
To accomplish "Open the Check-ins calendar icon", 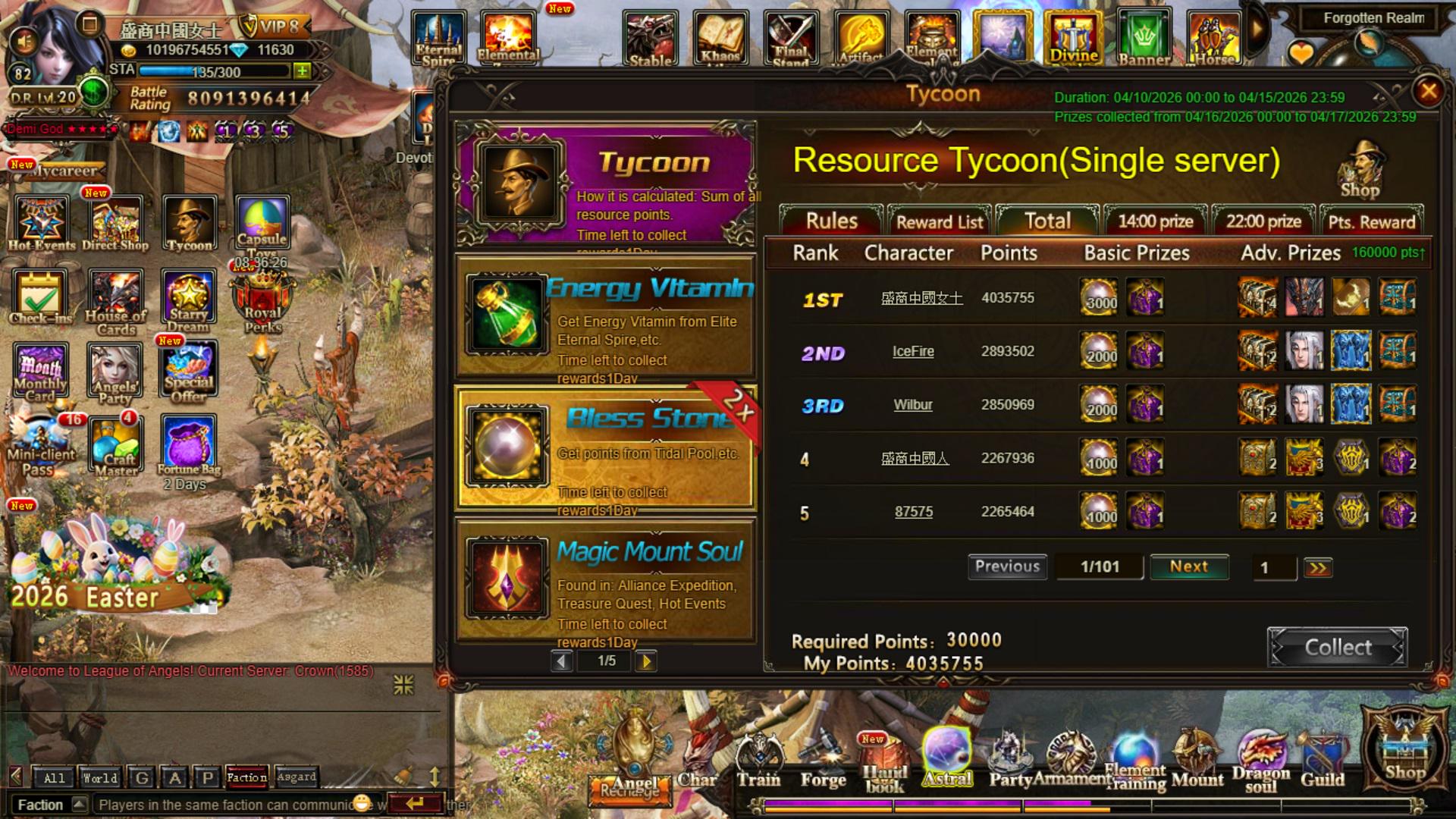I will [x=40, y=297].
